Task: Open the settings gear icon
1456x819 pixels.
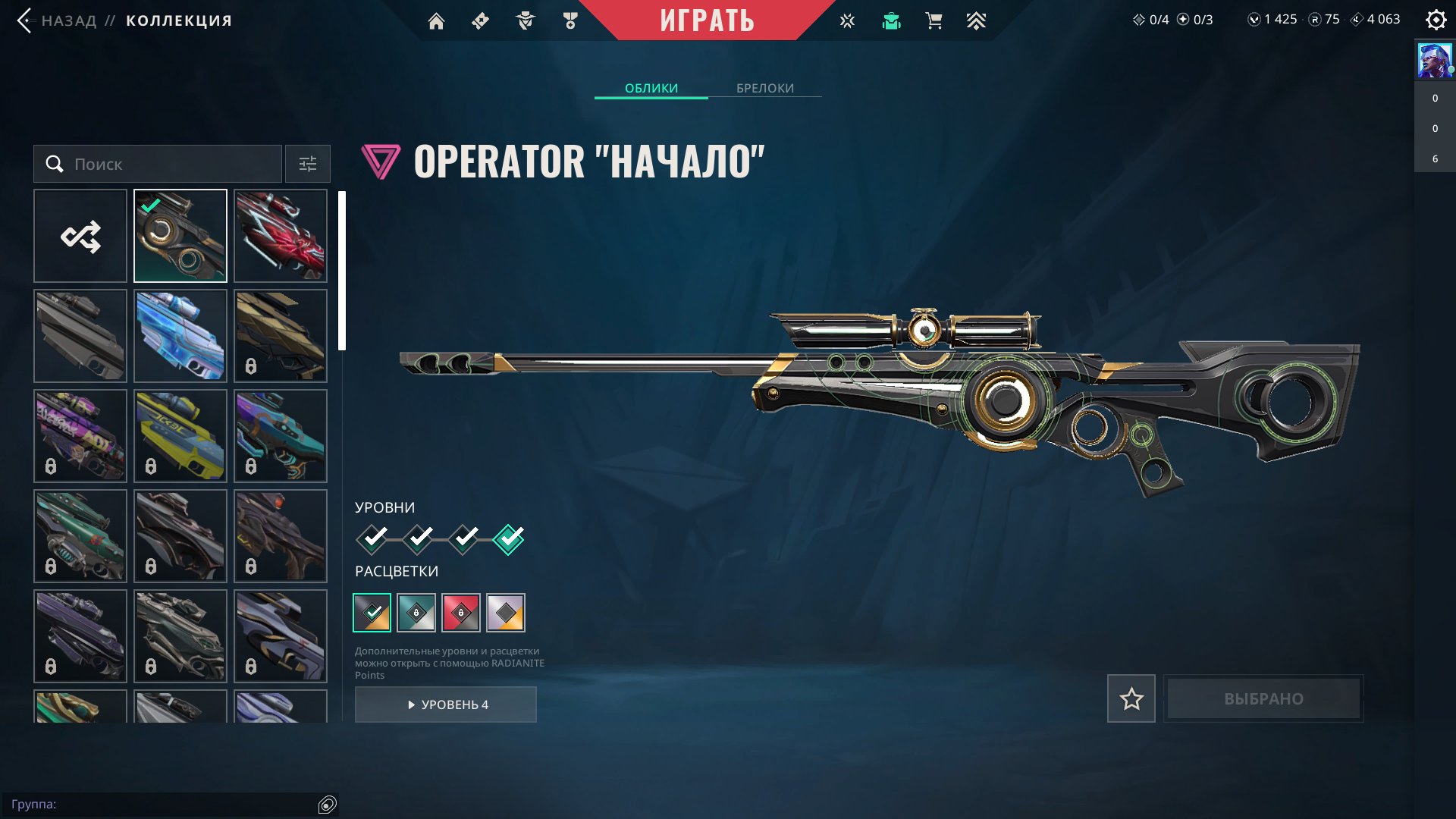Action: tap(1436, 20)
